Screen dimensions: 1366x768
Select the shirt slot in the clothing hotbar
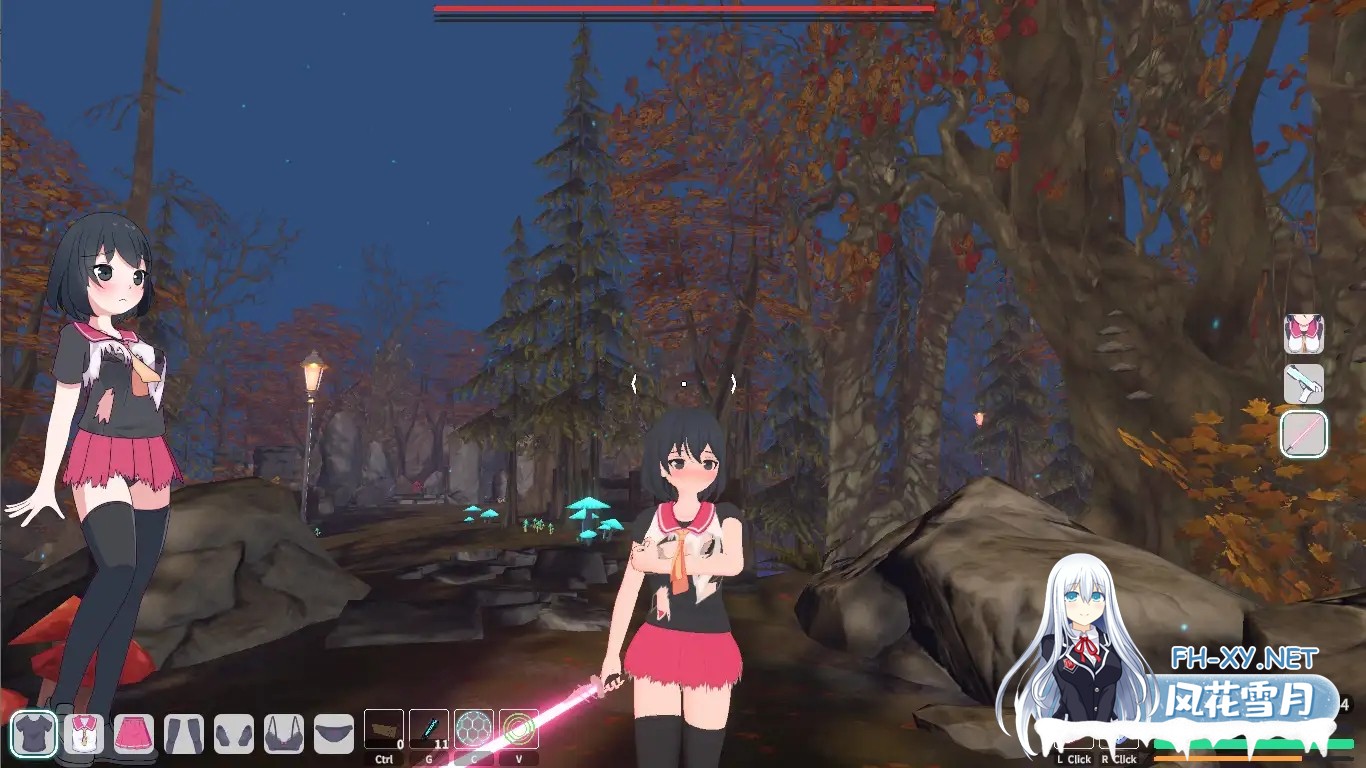click(33, 733)
